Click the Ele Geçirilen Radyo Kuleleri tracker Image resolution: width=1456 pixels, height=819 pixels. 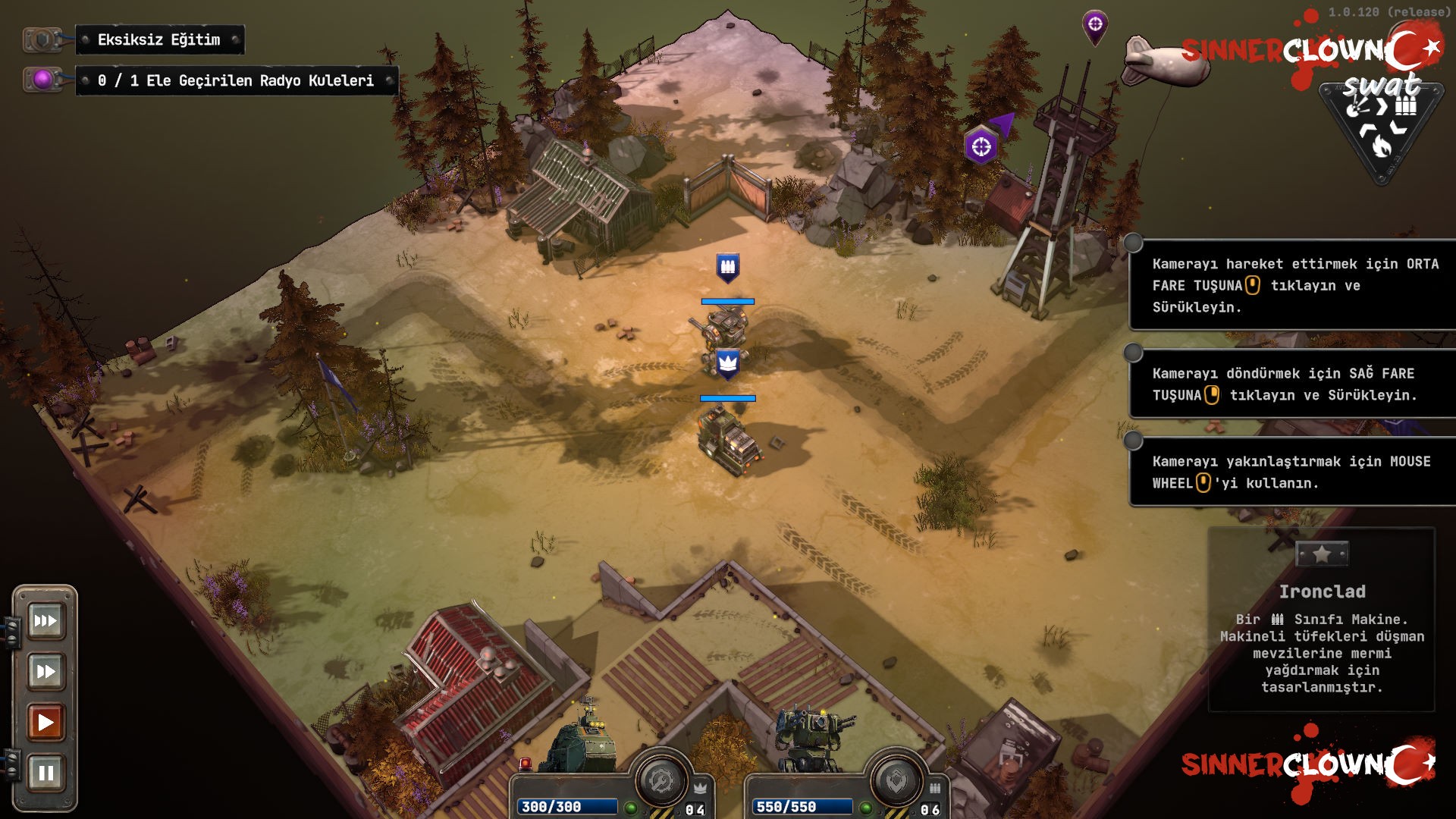tap(236, 81)
